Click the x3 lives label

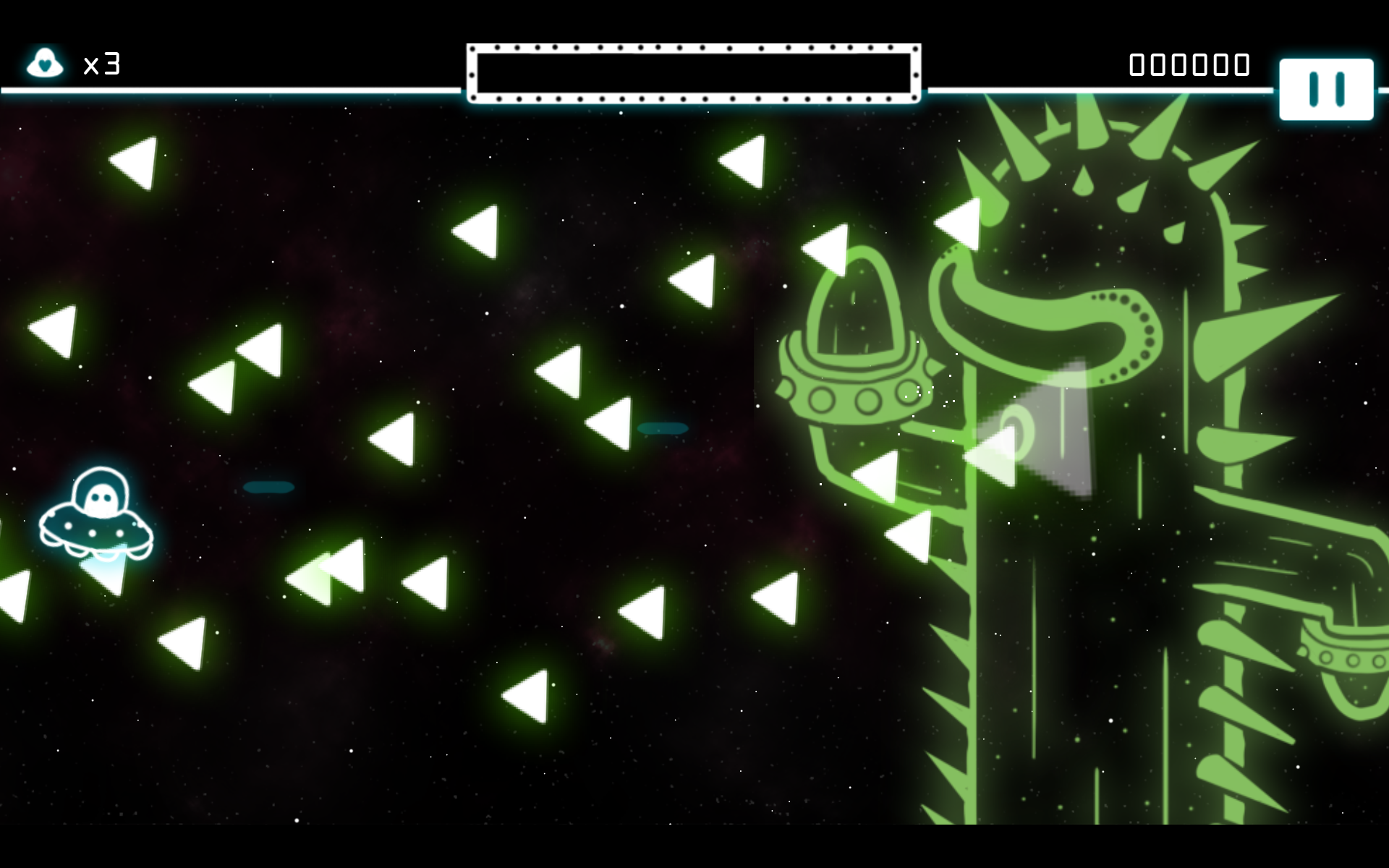[102, 65]
